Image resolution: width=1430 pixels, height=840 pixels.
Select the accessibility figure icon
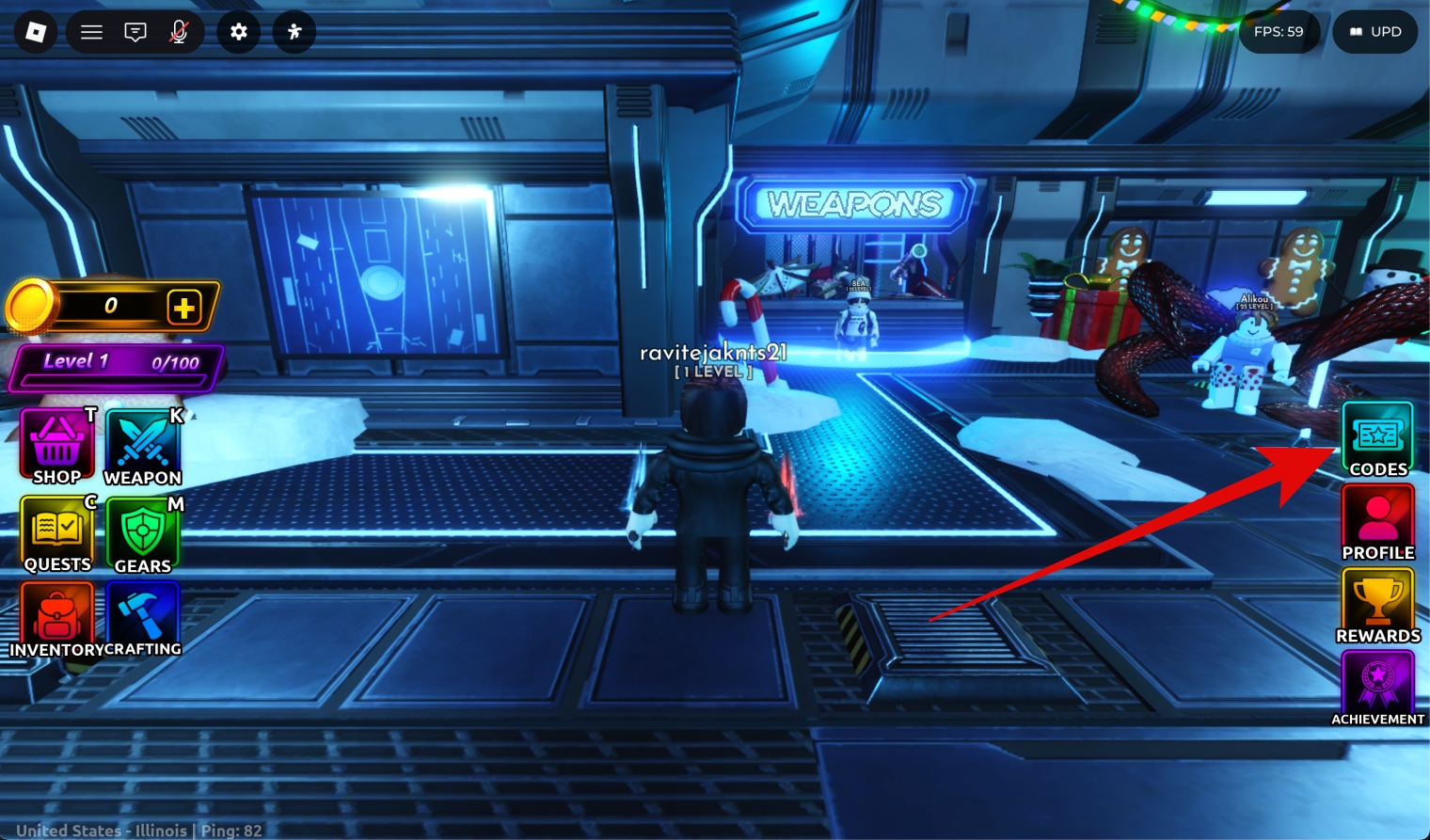click(294, 31)
